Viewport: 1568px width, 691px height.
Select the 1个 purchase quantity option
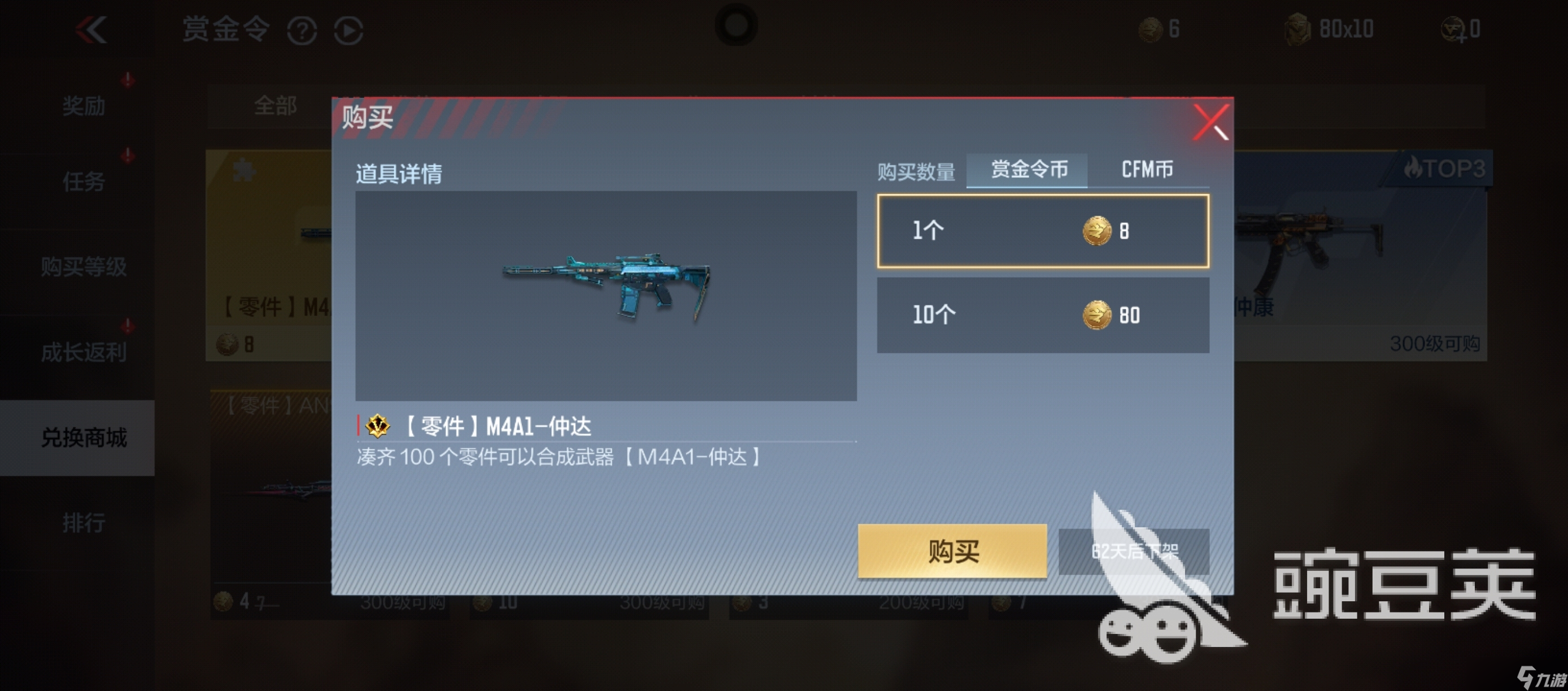tap(1043, 231)
